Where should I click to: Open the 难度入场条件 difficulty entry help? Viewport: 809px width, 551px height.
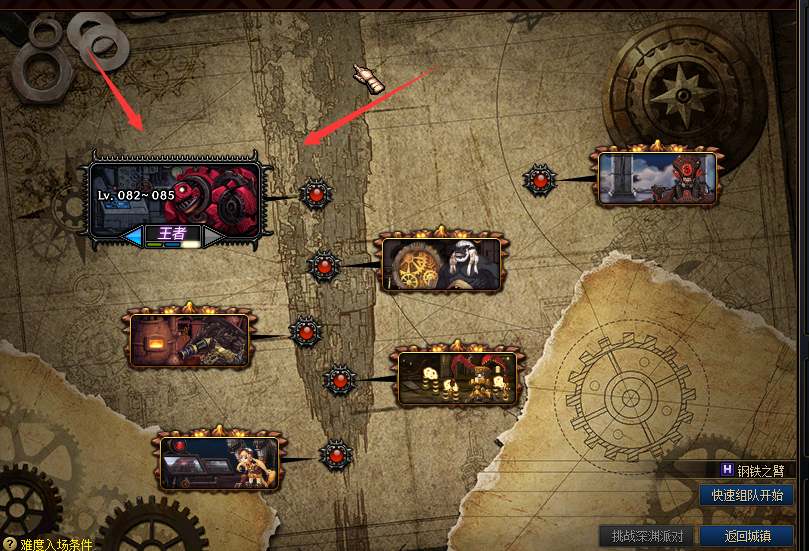(x=48, y=544)
